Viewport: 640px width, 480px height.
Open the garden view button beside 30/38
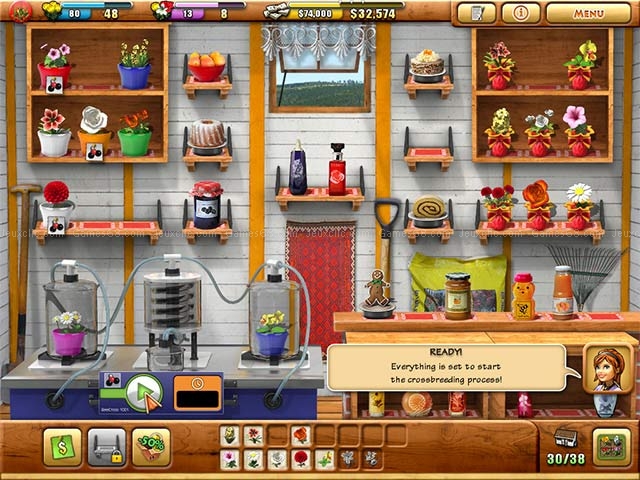click(x=611, y=446)
